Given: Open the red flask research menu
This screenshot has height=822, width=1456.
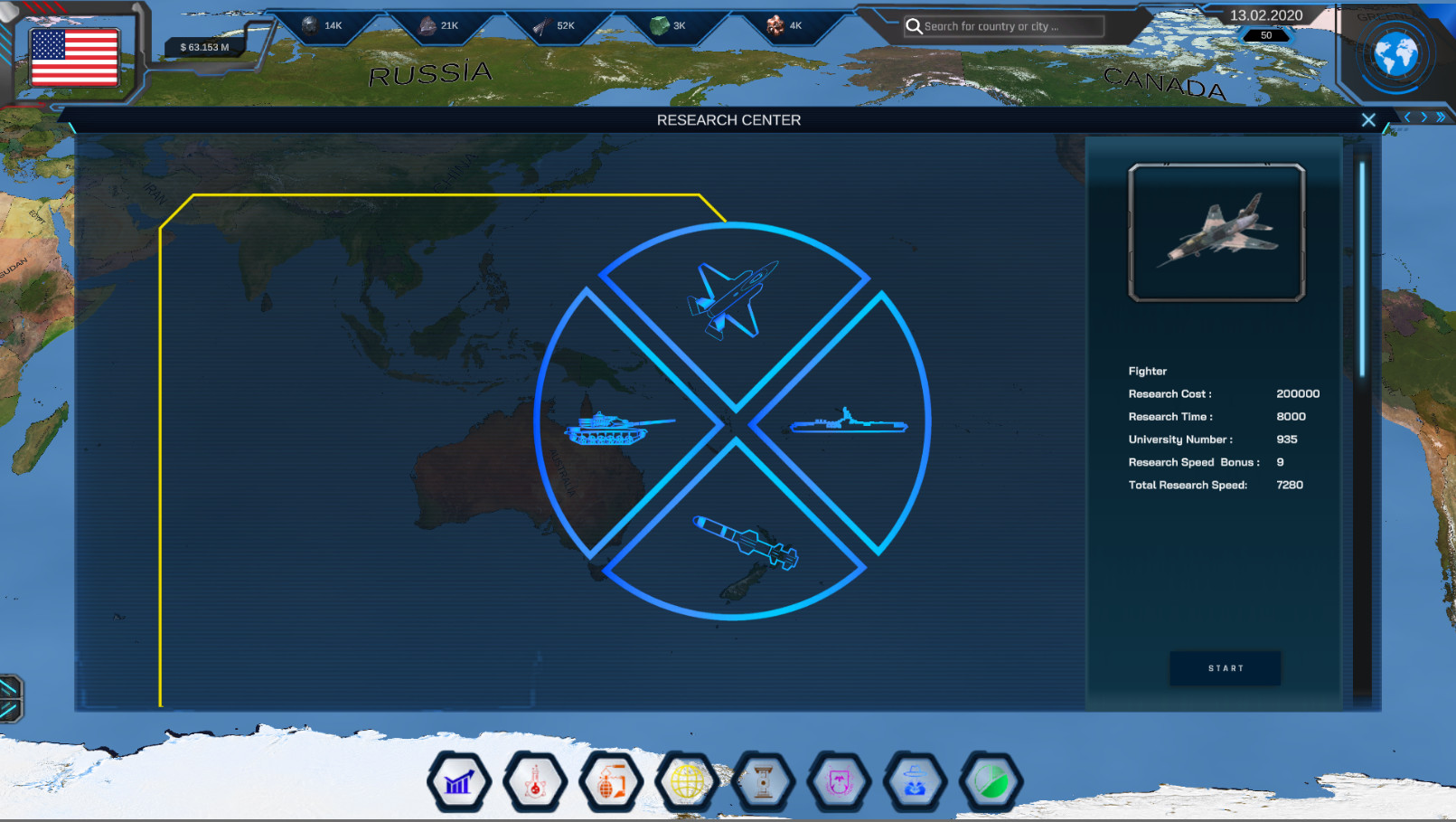Looking at the screenshot, I should 535,781.
